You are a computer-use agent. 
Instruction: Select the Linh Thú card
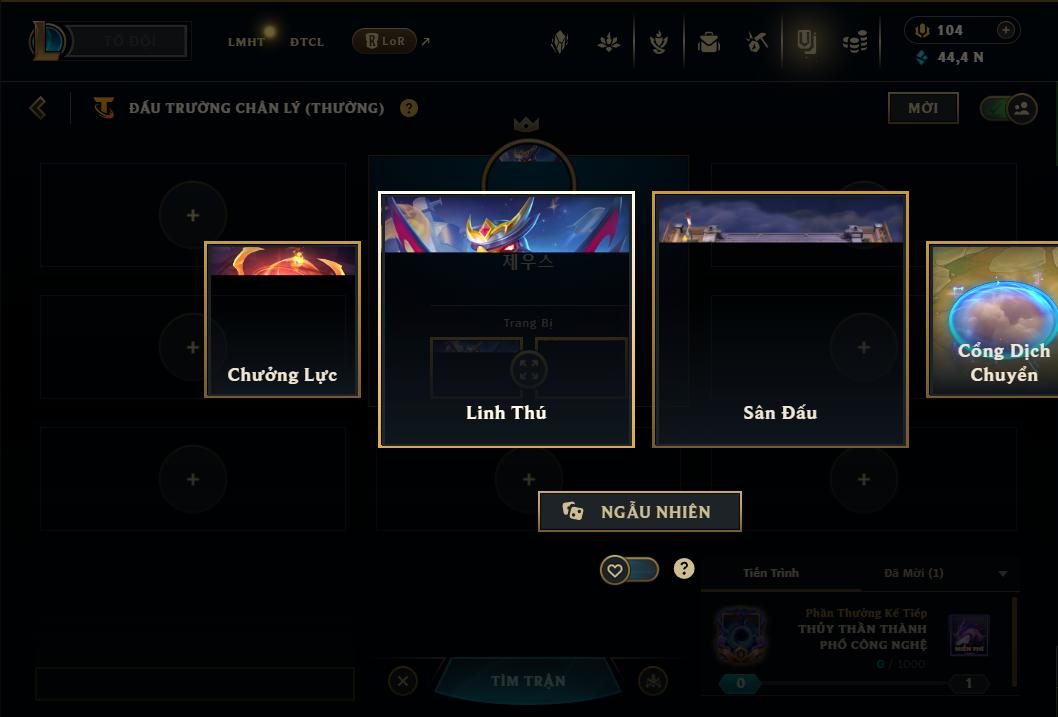(x=506, y=319)
